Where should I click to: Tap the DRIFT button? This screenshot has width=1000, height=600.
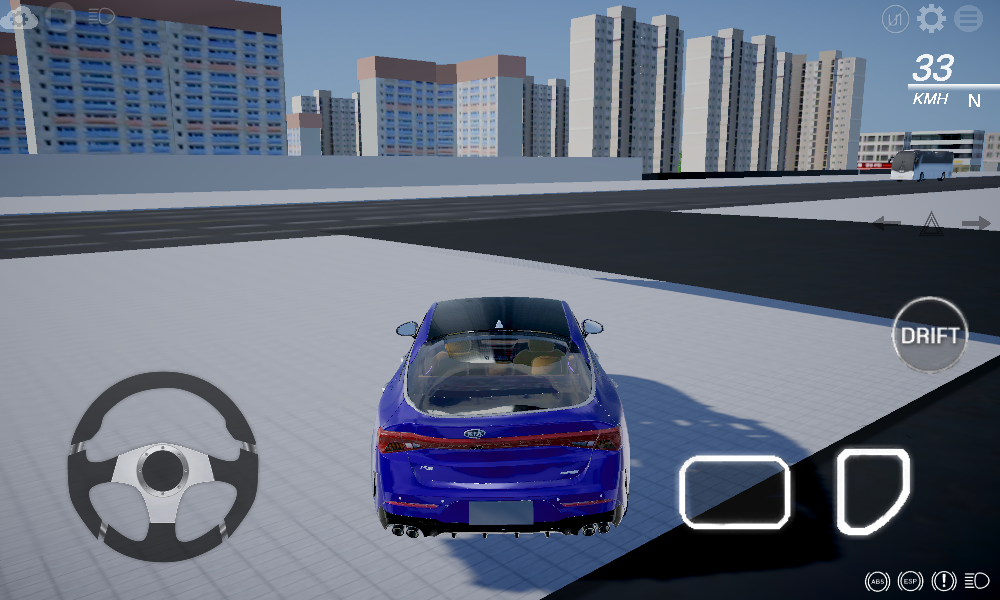click(x=930, y=335)
